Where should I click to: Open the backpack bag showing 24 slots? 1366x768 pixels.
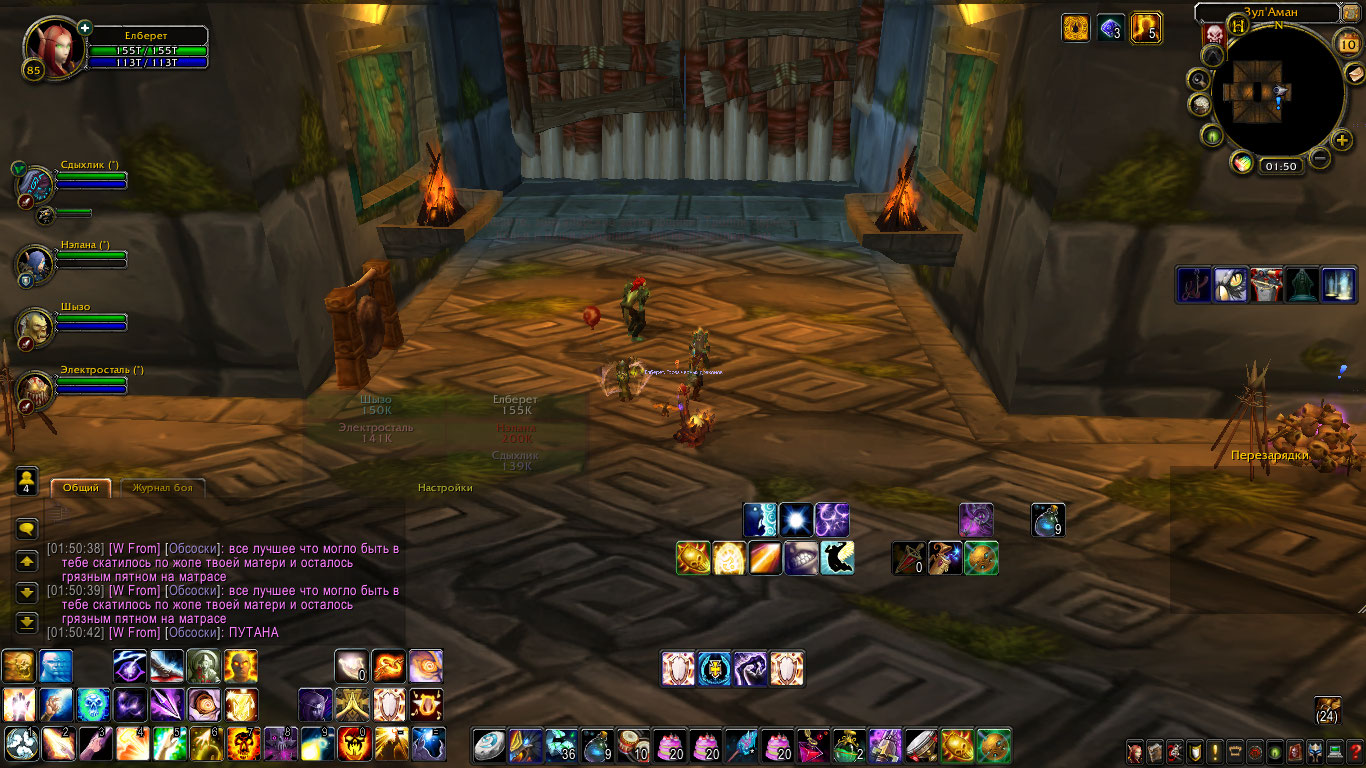(1327, 709)
